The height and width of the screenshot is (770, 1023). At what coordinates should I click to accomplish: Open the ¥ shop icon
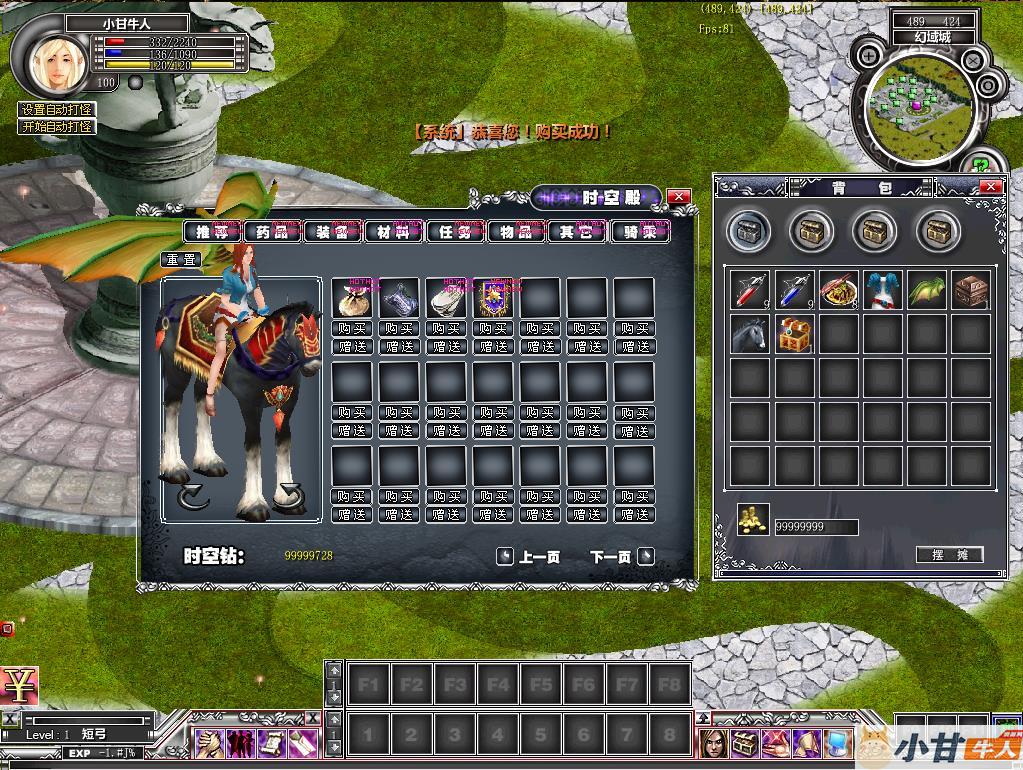point(18,685)
